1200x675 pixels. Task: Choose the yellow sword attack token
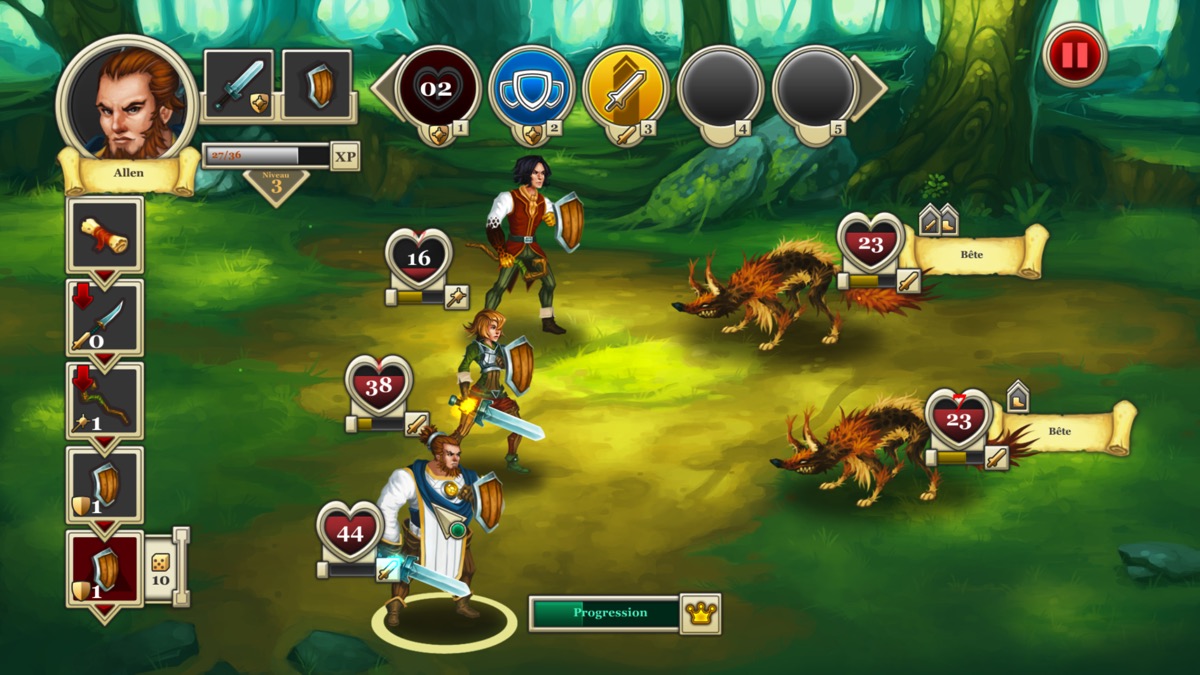[626, 88]
